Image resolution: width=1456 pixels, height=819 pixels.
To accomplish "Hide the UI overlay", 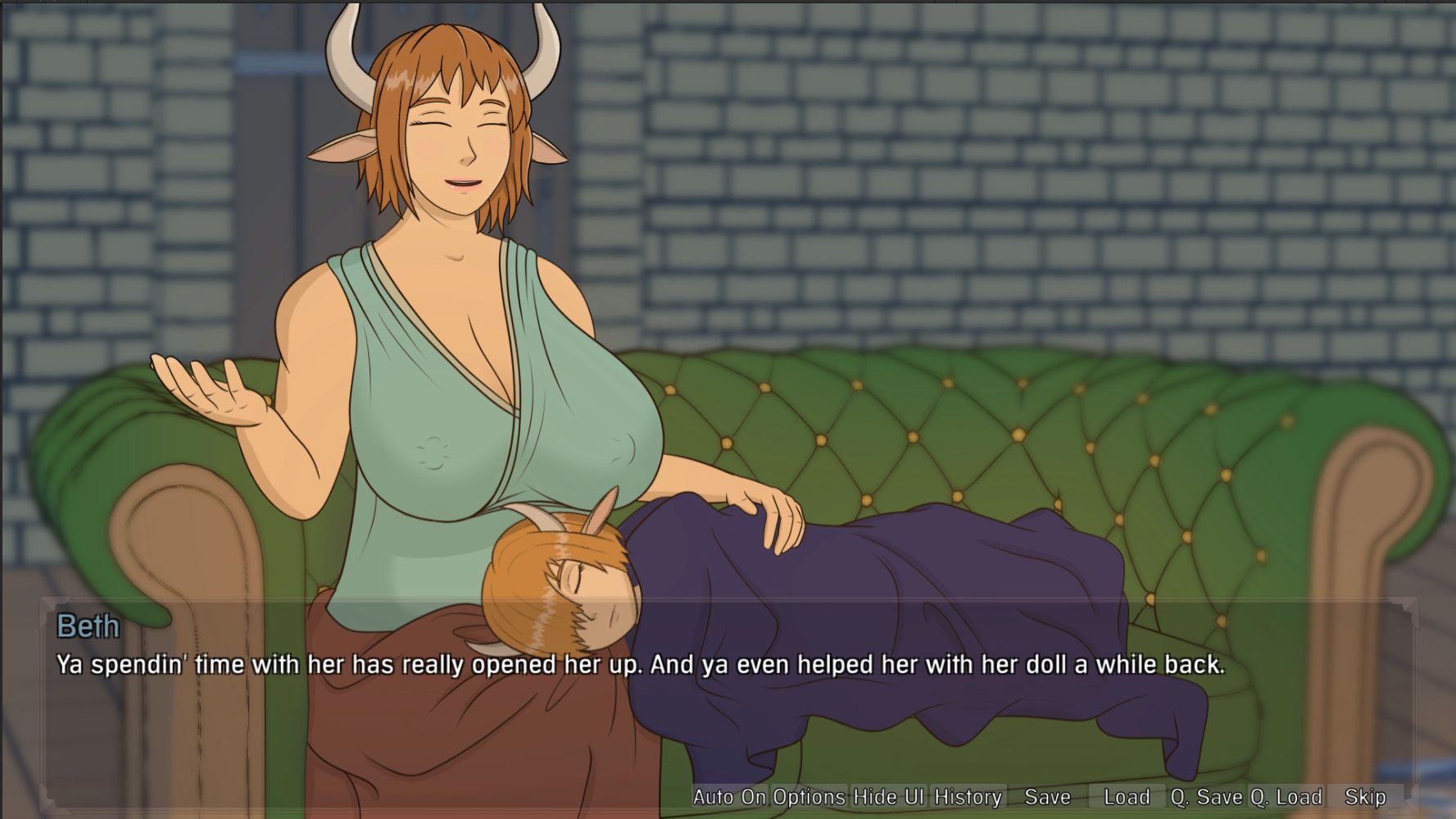I will click(888, 796).
